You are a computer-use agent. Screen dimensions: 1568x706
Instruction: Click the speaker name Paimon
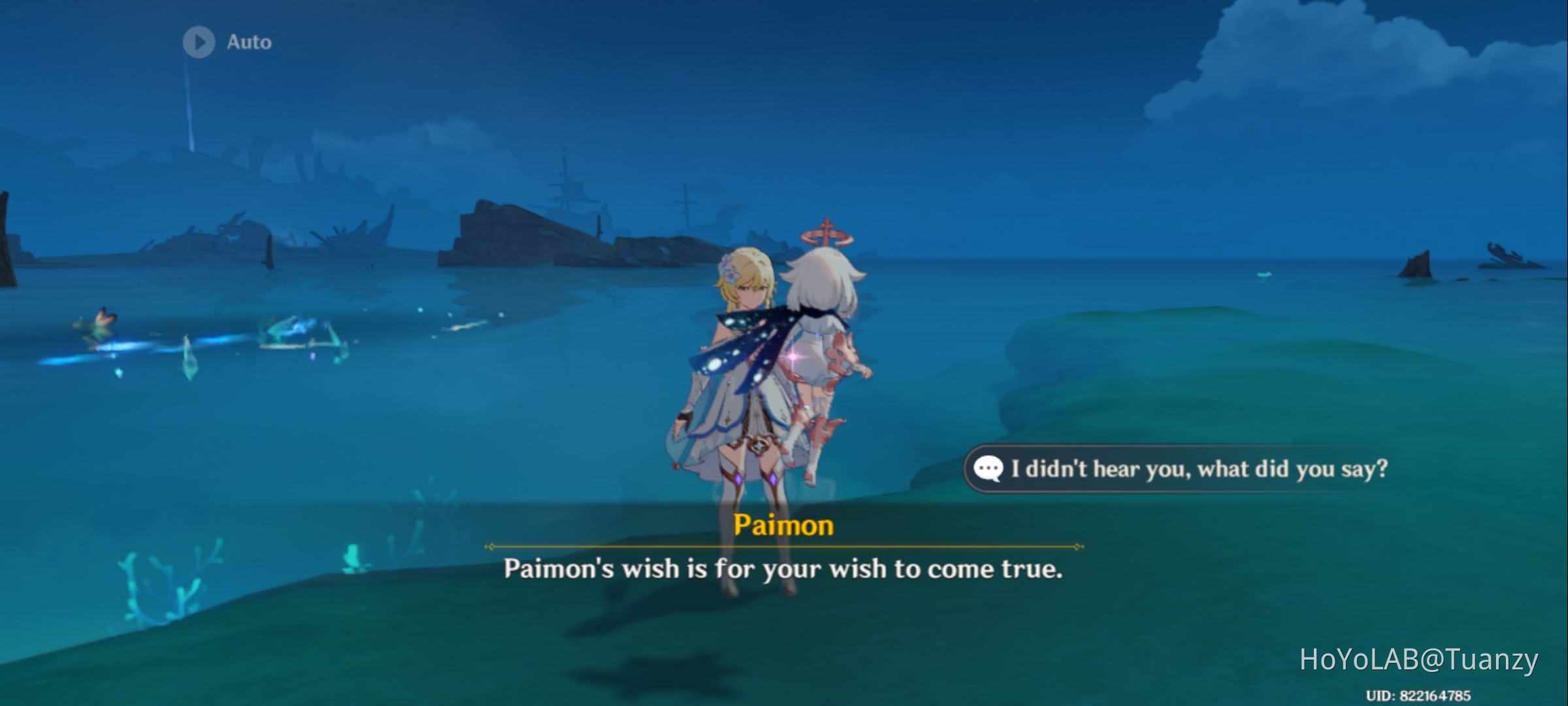pos(785,526)
